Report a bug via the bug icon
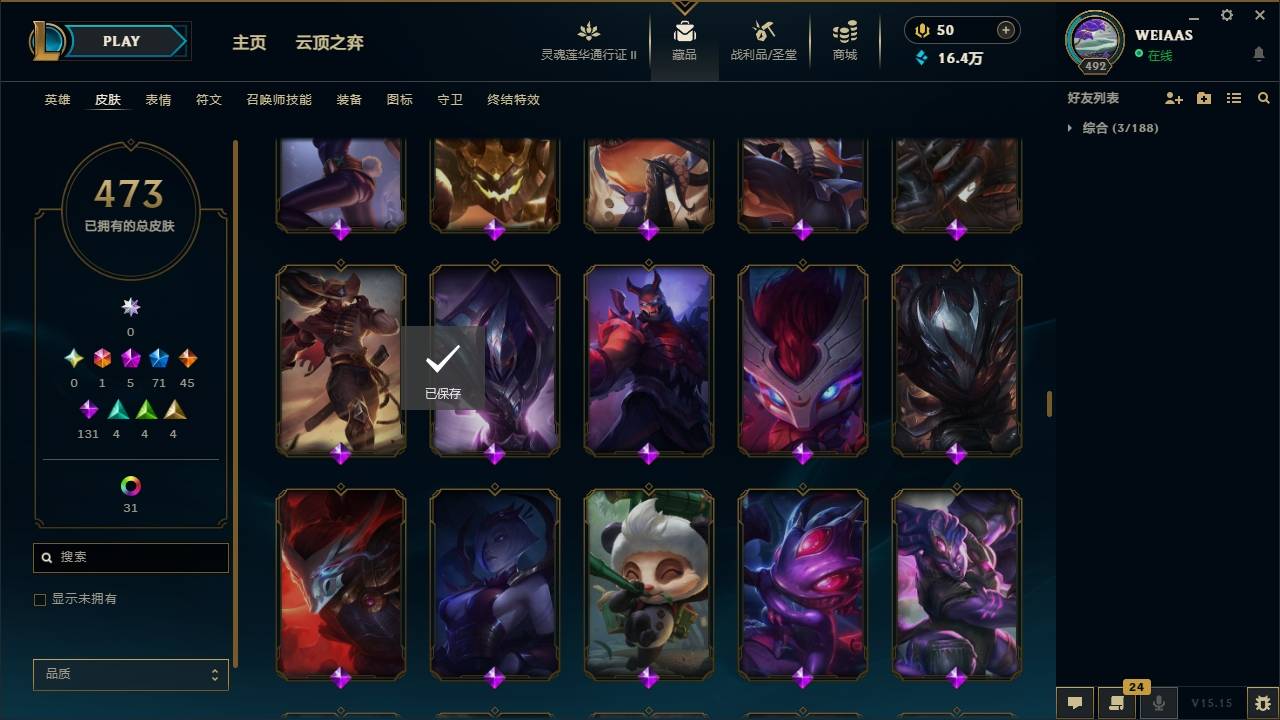 point(1262,703)
